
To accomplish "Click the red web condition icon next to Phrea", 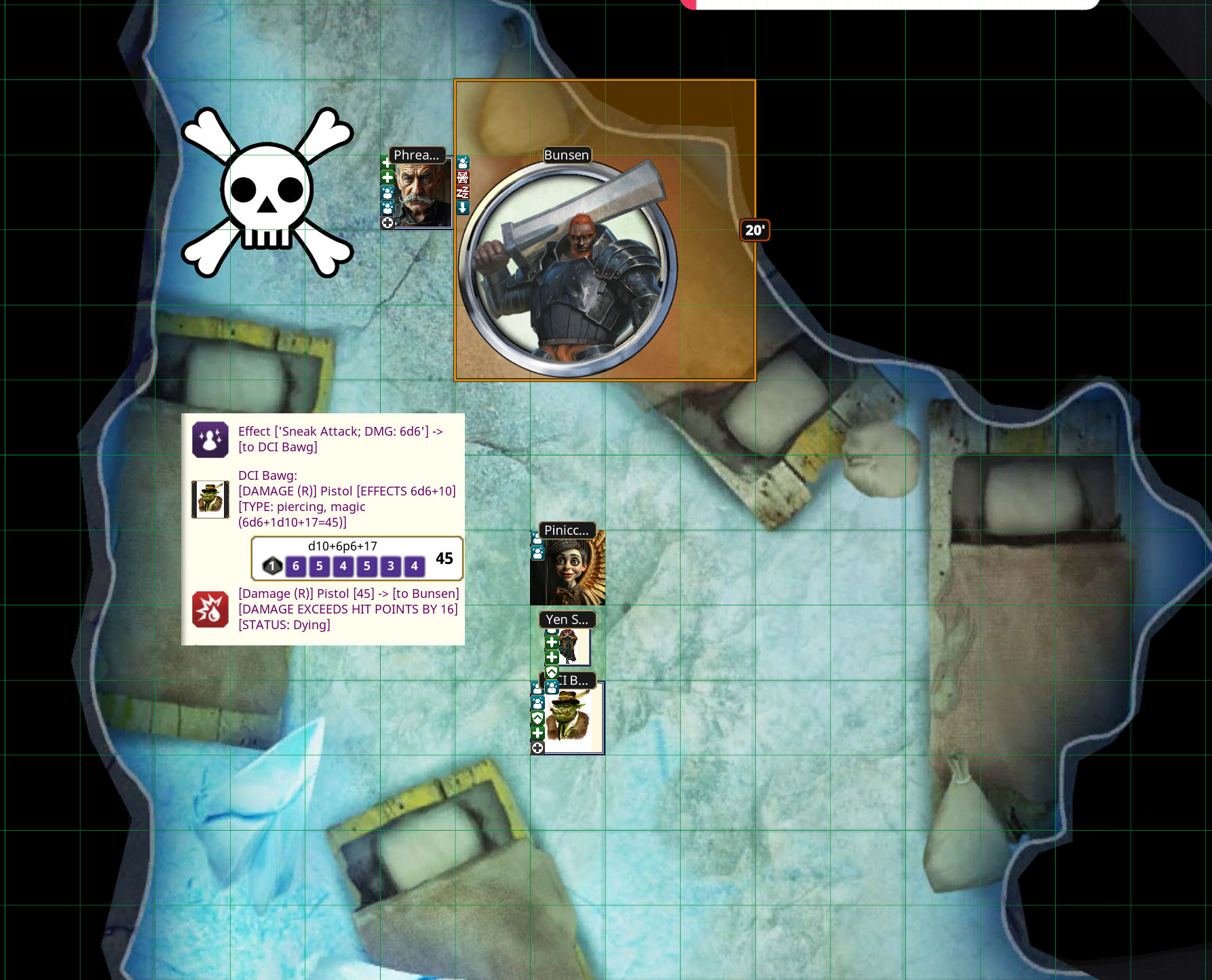I will [464, 178].
